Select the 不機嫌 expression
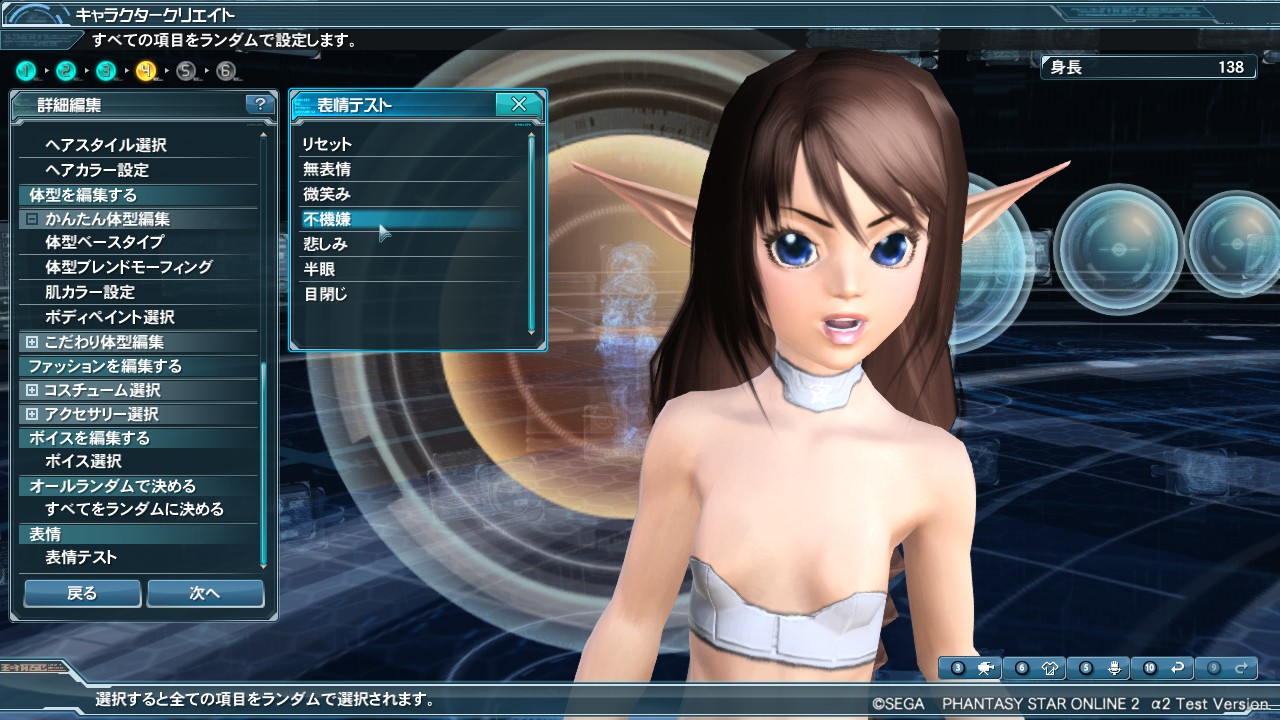The height and width of the screenshot is (720, 1280). tap(327, 219)
